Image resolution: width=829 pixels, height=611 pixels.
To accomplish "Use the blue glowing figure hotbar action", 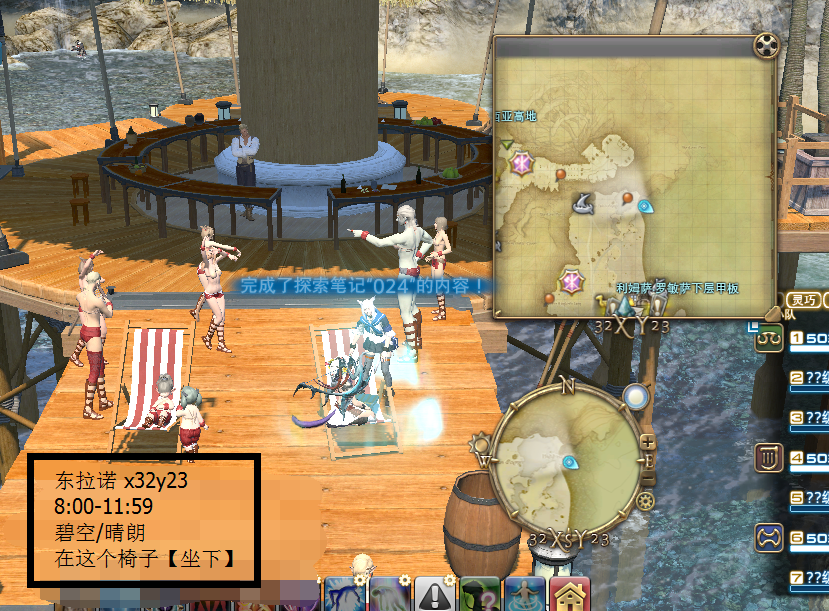I will click(523, 595).
